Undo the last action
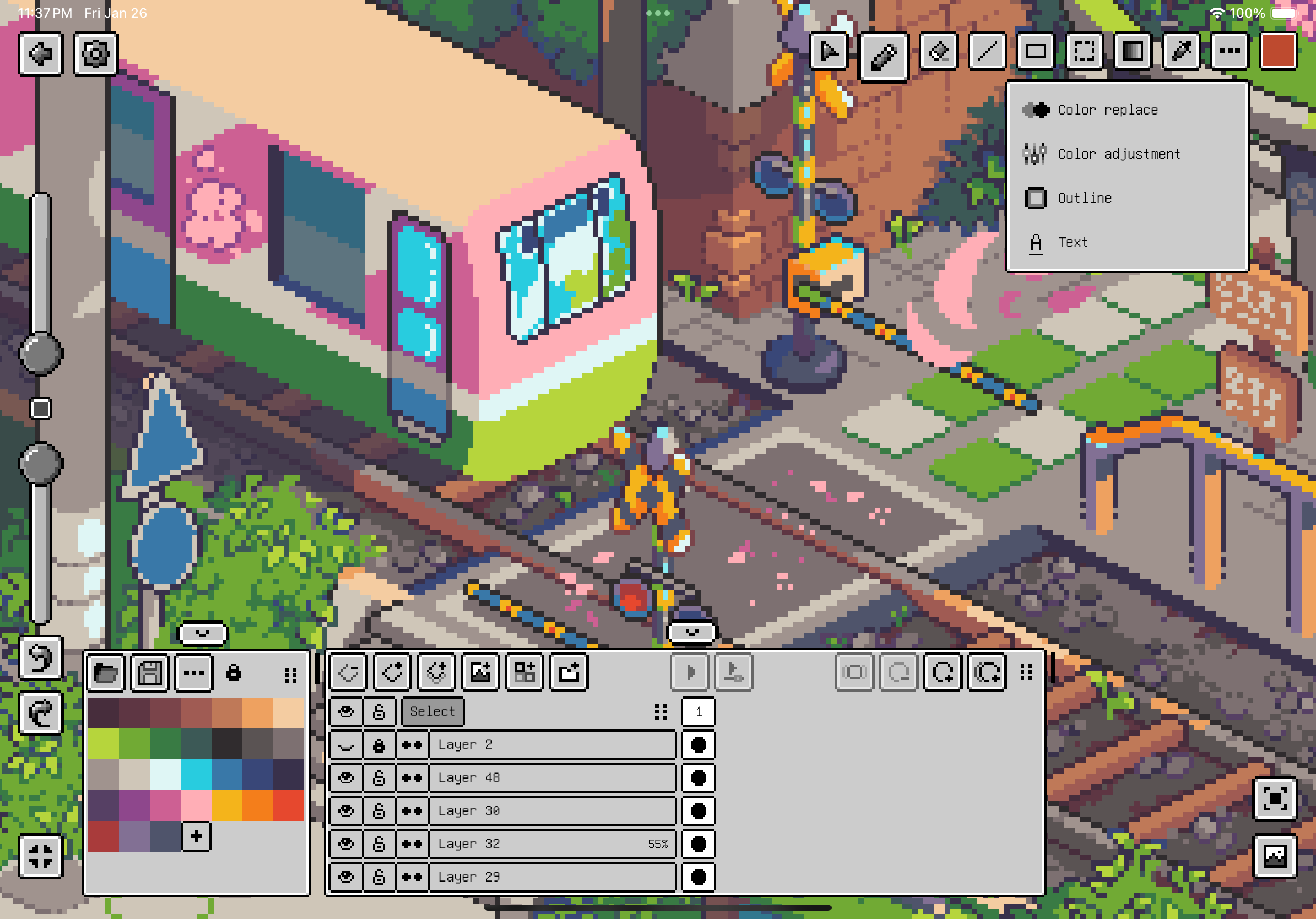The width and height of the screenshot is (1316, 919). click(x=40, y=658)
